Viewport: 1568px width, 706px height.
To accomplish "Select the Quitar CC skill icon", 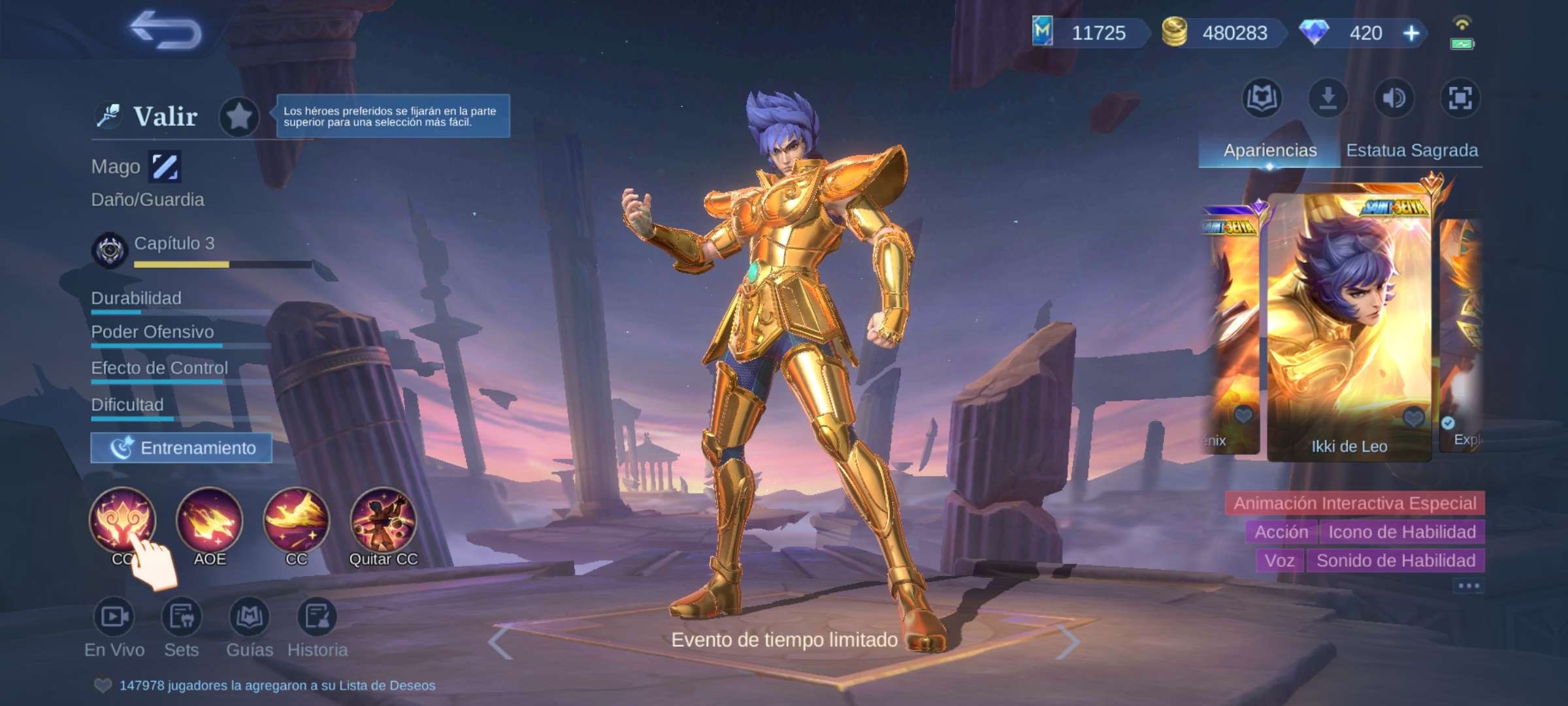I will tap(383, 521).
